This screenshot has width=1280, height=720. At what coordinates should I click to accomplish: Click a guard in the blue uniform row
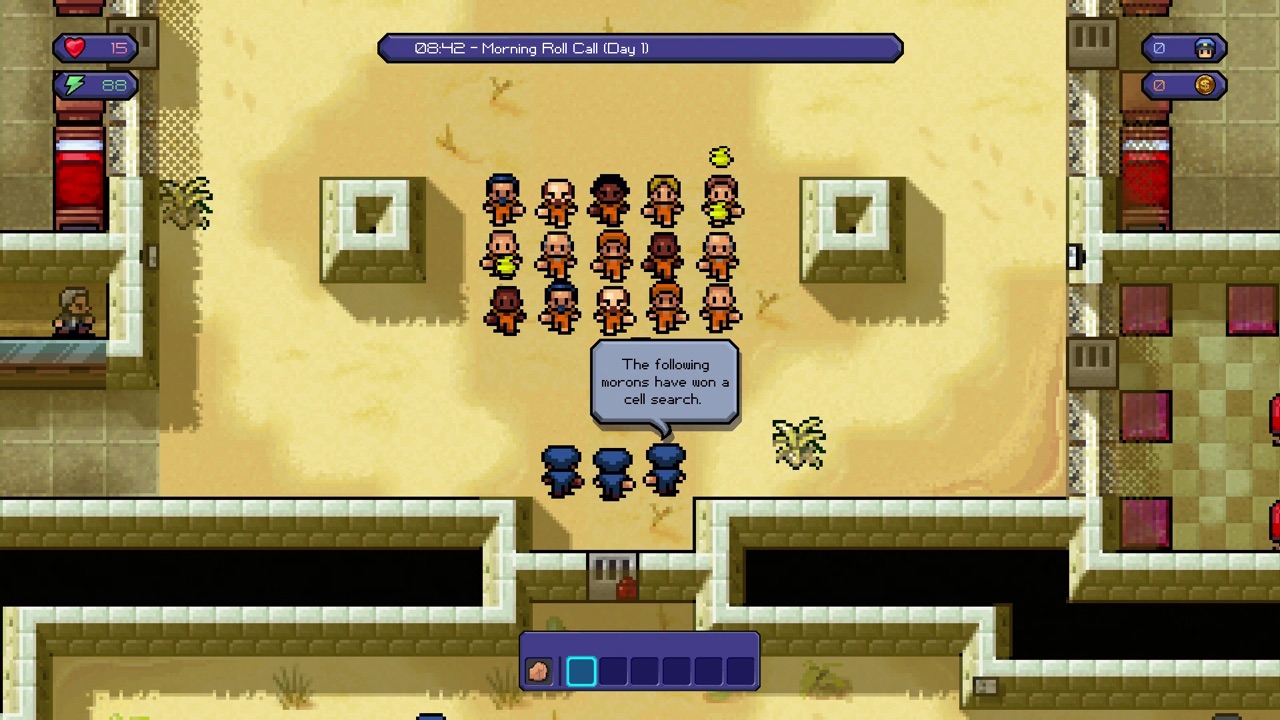611,468
